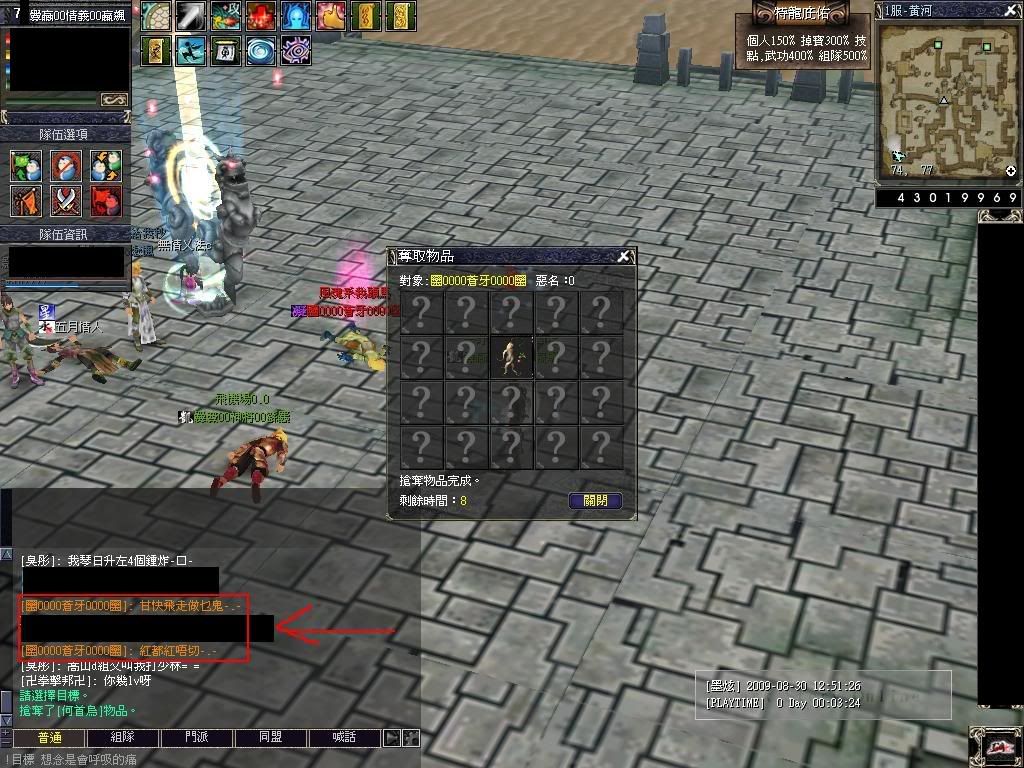The image size is (1024, 768).
Task: Activate the thumbs-up buff icon
Action: pos(331,15)
